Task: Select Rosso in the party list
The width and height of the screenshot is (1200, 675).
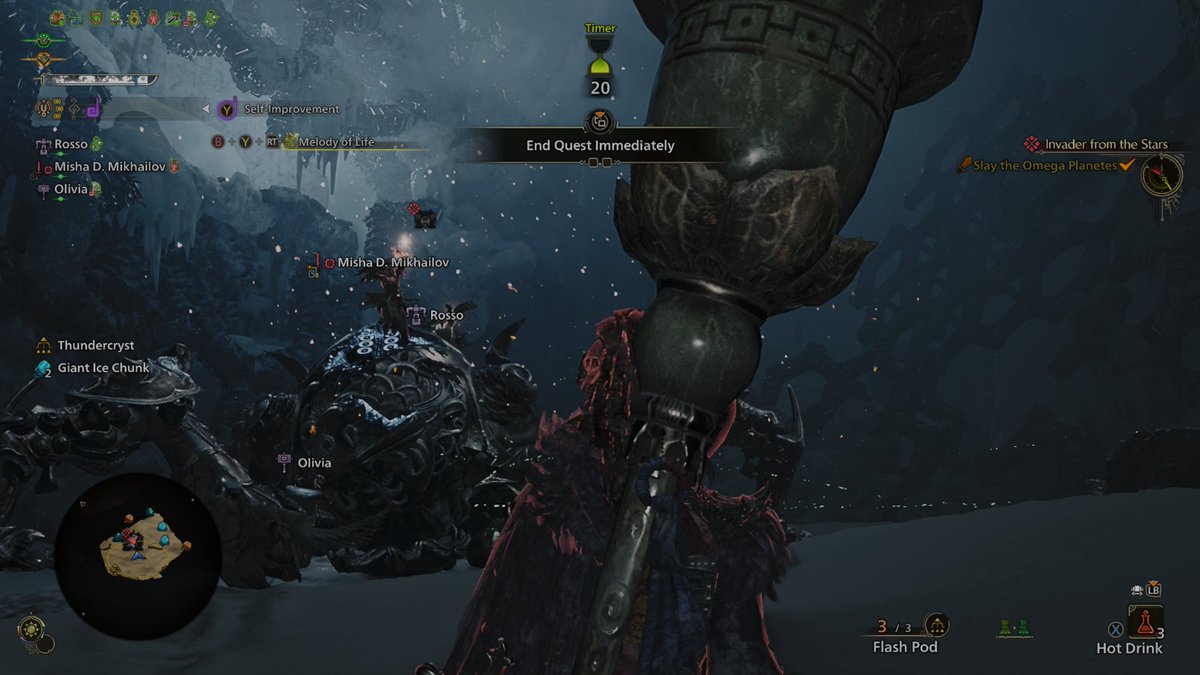Action: (x=71, y=145)
